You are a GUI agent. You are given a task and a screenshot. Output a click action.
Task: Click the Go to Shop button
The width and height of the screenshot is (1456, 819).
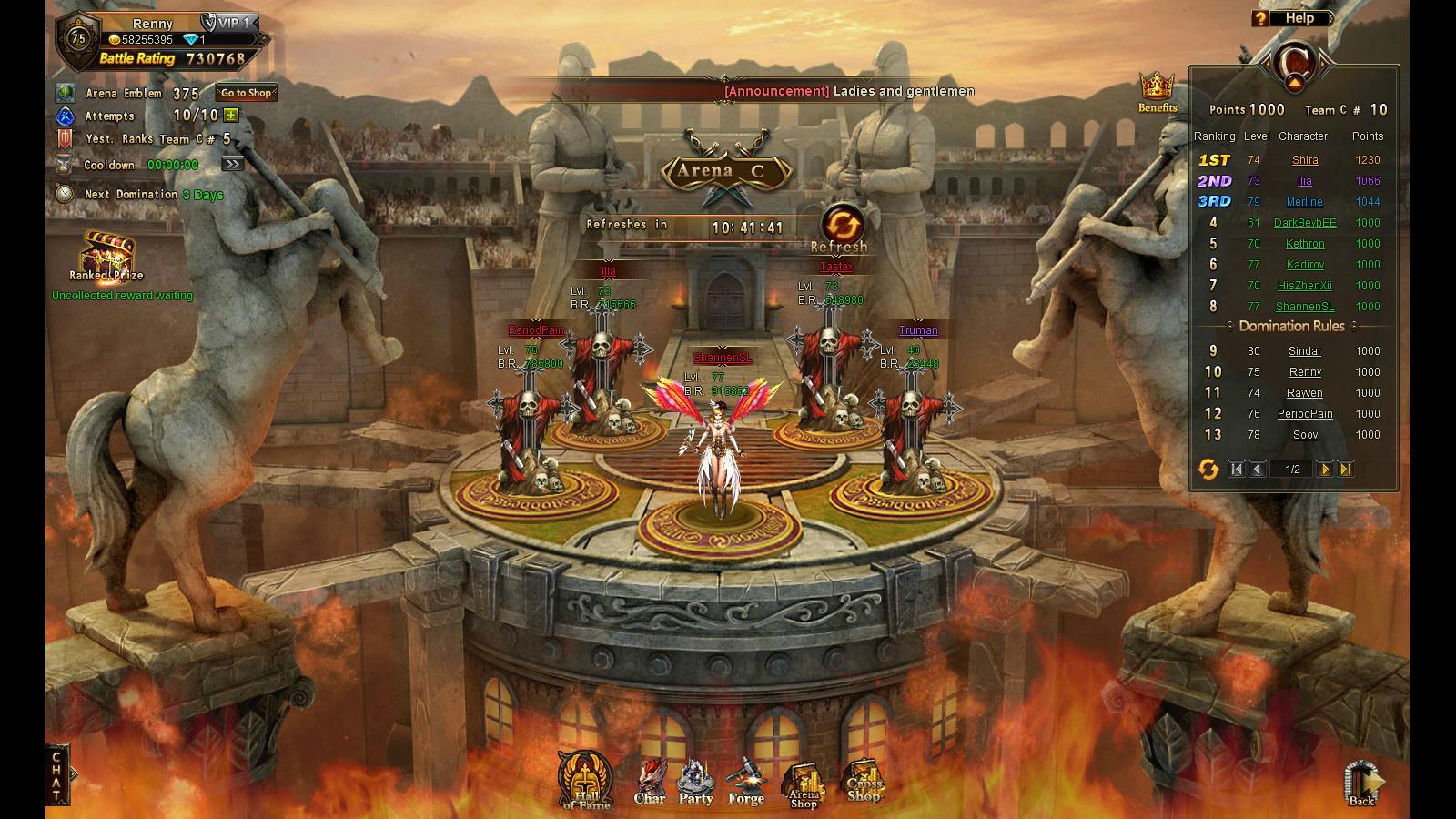(x=246, y=93)
